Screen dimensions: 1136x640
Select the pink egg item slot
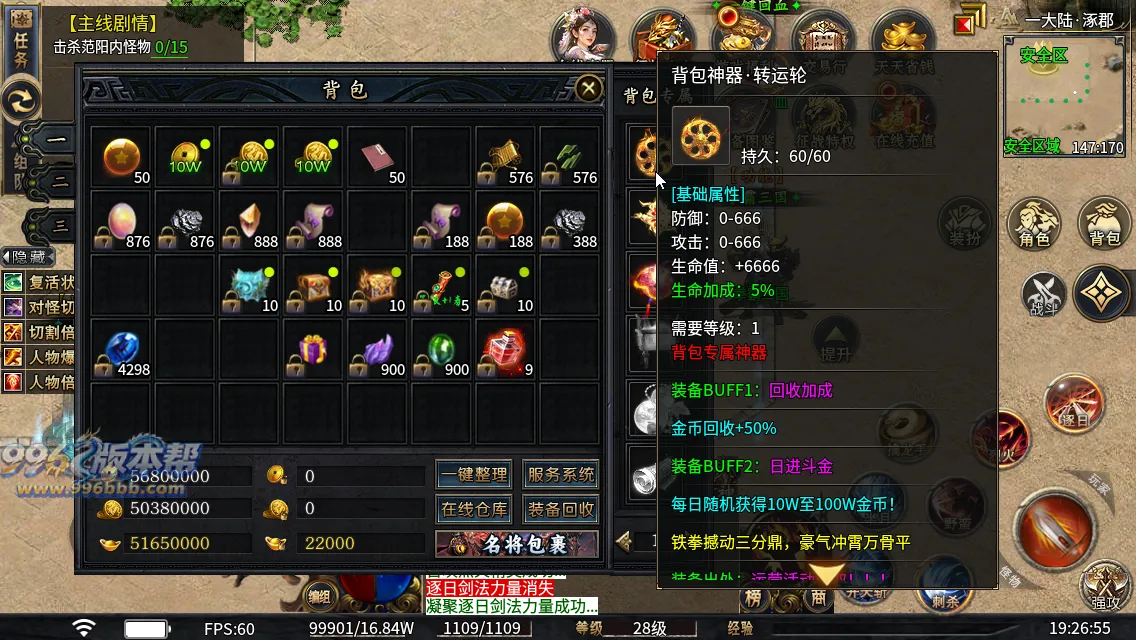[x=122, y=222]
